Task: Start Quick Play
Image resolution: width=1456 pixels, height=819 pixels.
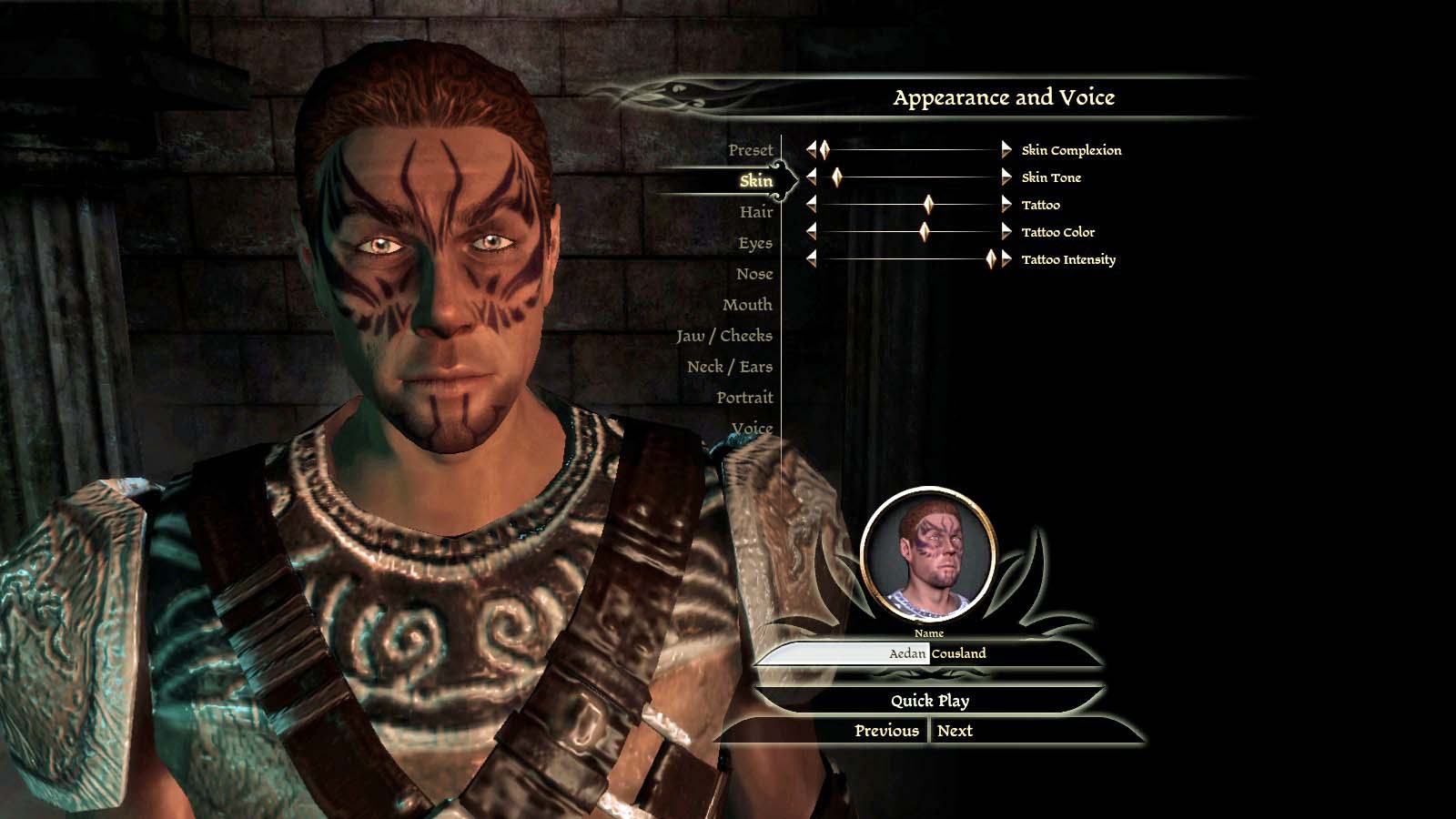Action: pos(929,701)
